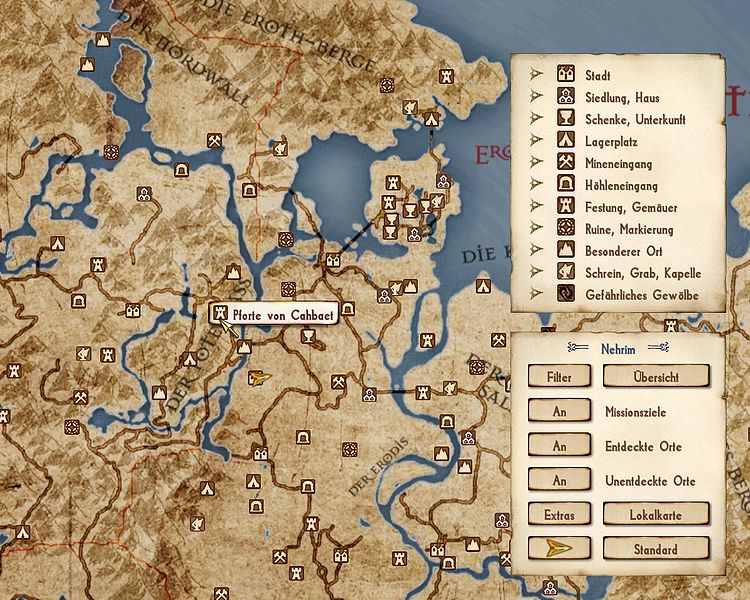Open the Extras menu
The image size is (750, 600).
(559, 514)
